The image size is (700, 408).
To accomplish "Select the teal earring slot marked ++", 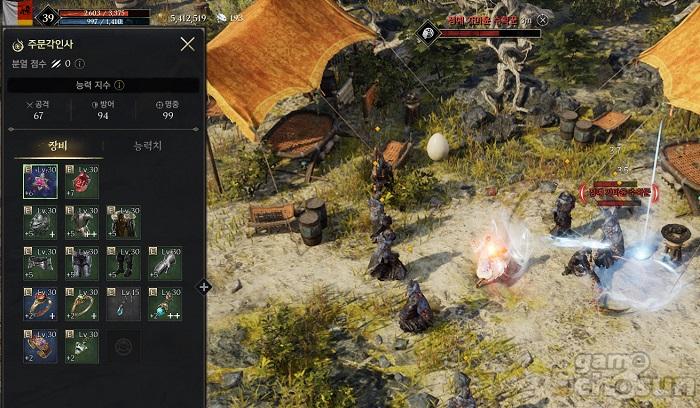I will (x=165, y=304).
